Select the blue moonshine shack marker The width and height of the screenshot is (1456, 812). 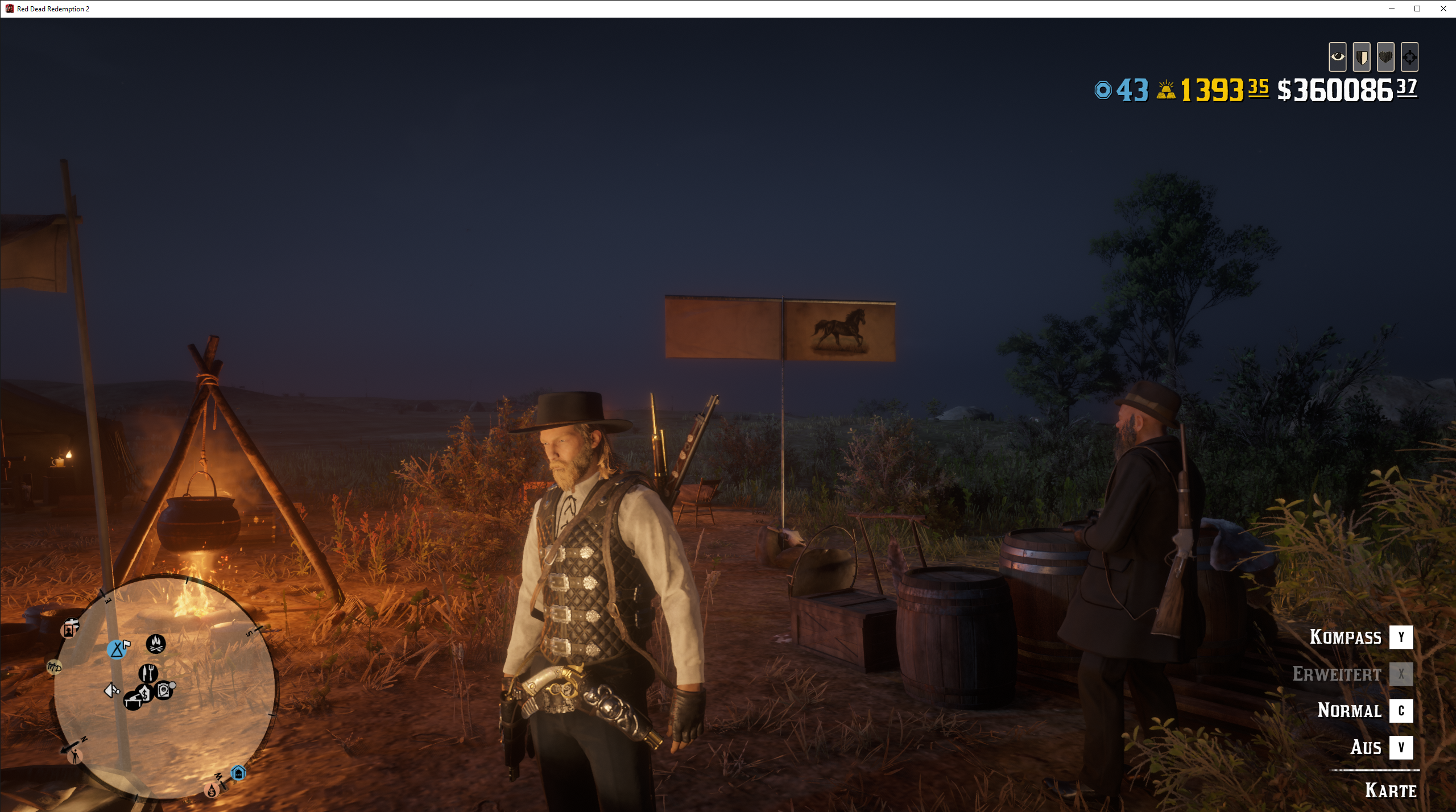[x=238, y=773]
